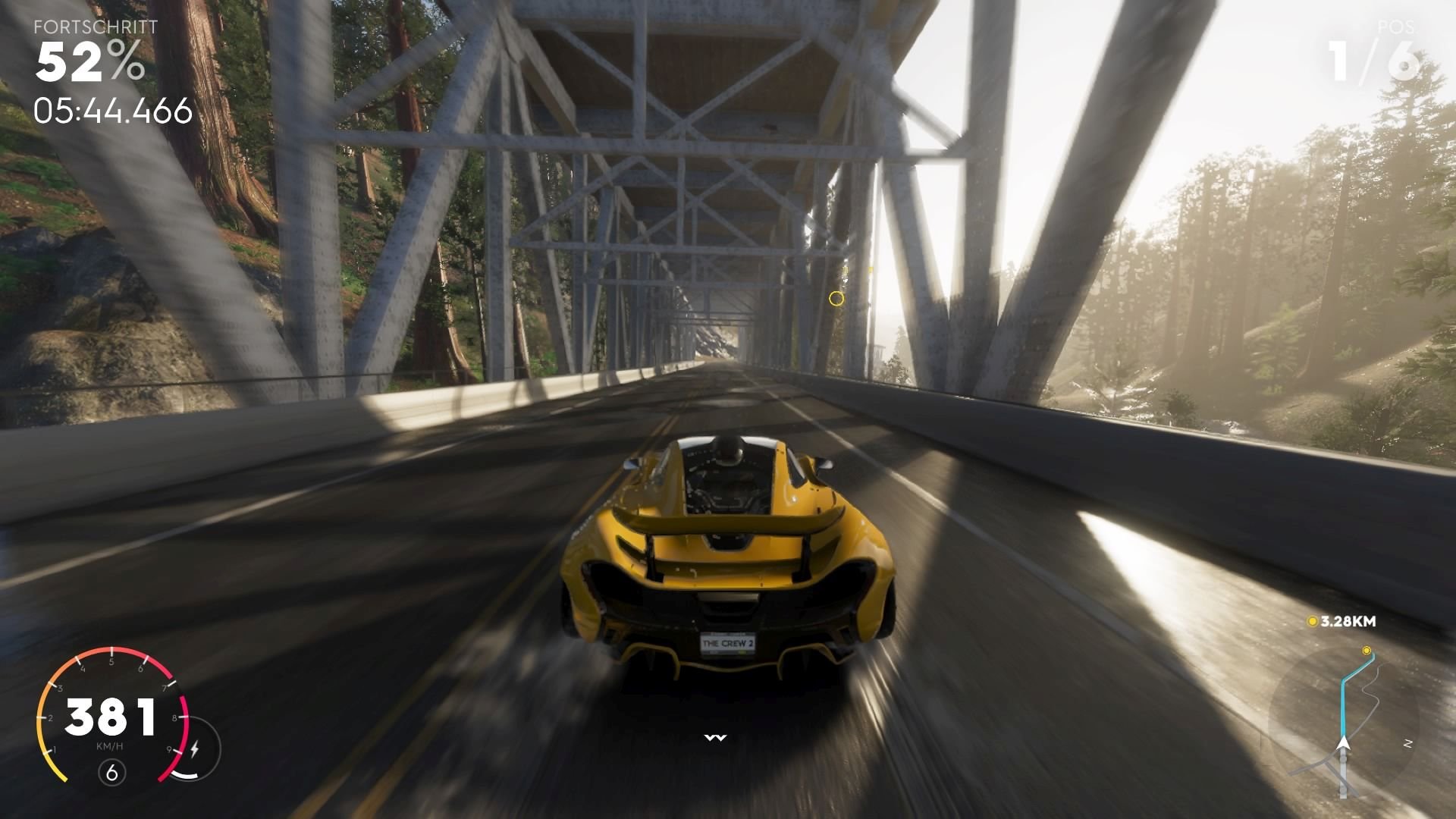Click the yellow checkpoint dot on minimap

click(x=1367, y=649)
